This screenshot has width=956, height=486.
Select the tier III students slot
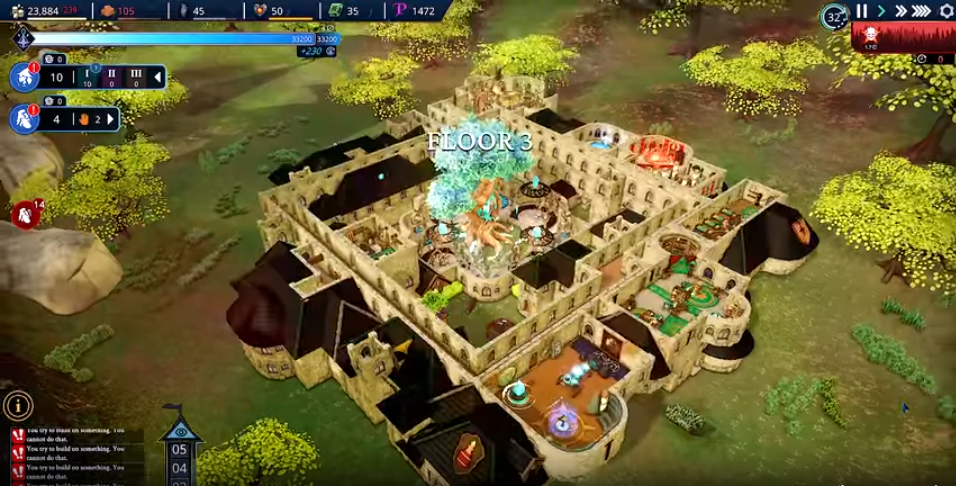tap(137, 78)
